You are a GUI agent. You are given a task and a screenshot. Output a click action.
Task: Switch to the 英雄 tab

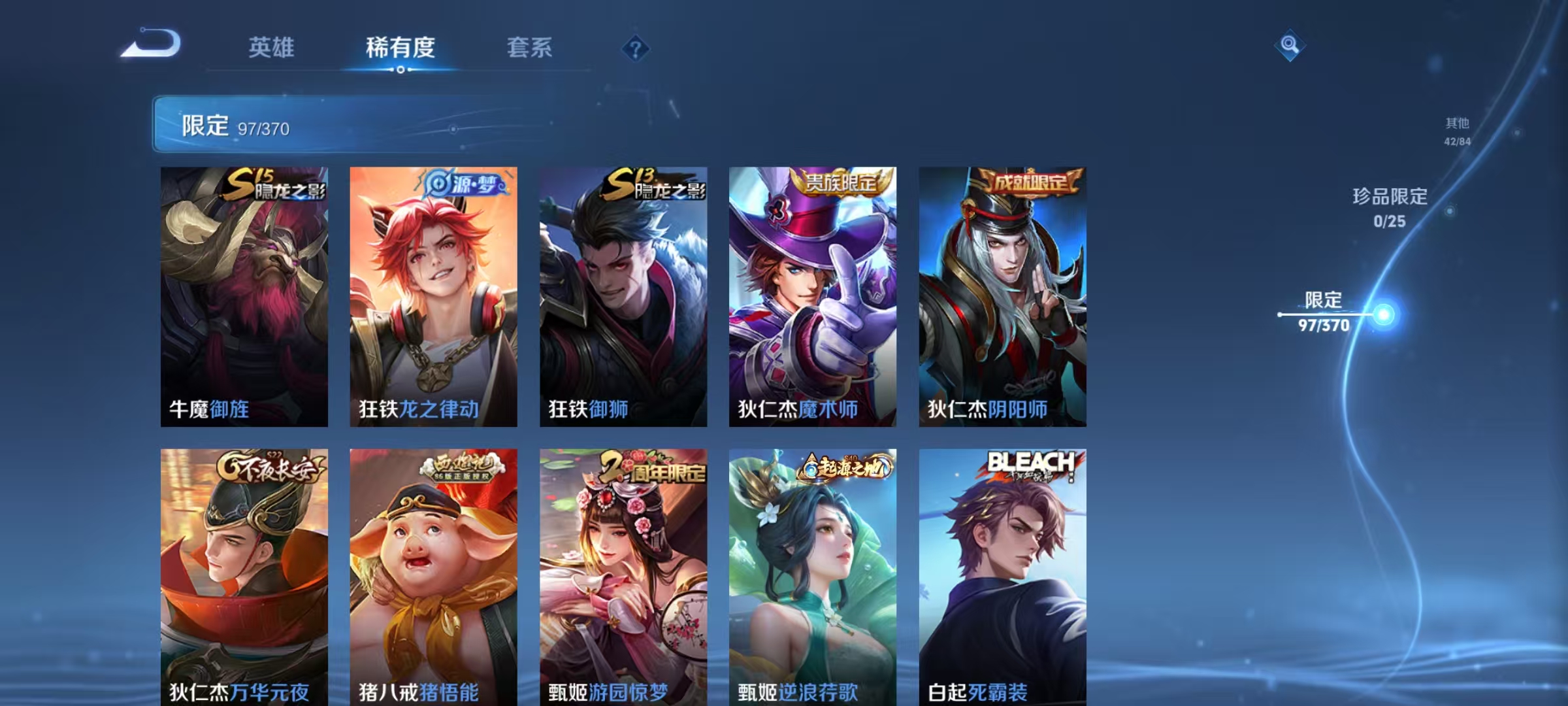tap(272, 47)
